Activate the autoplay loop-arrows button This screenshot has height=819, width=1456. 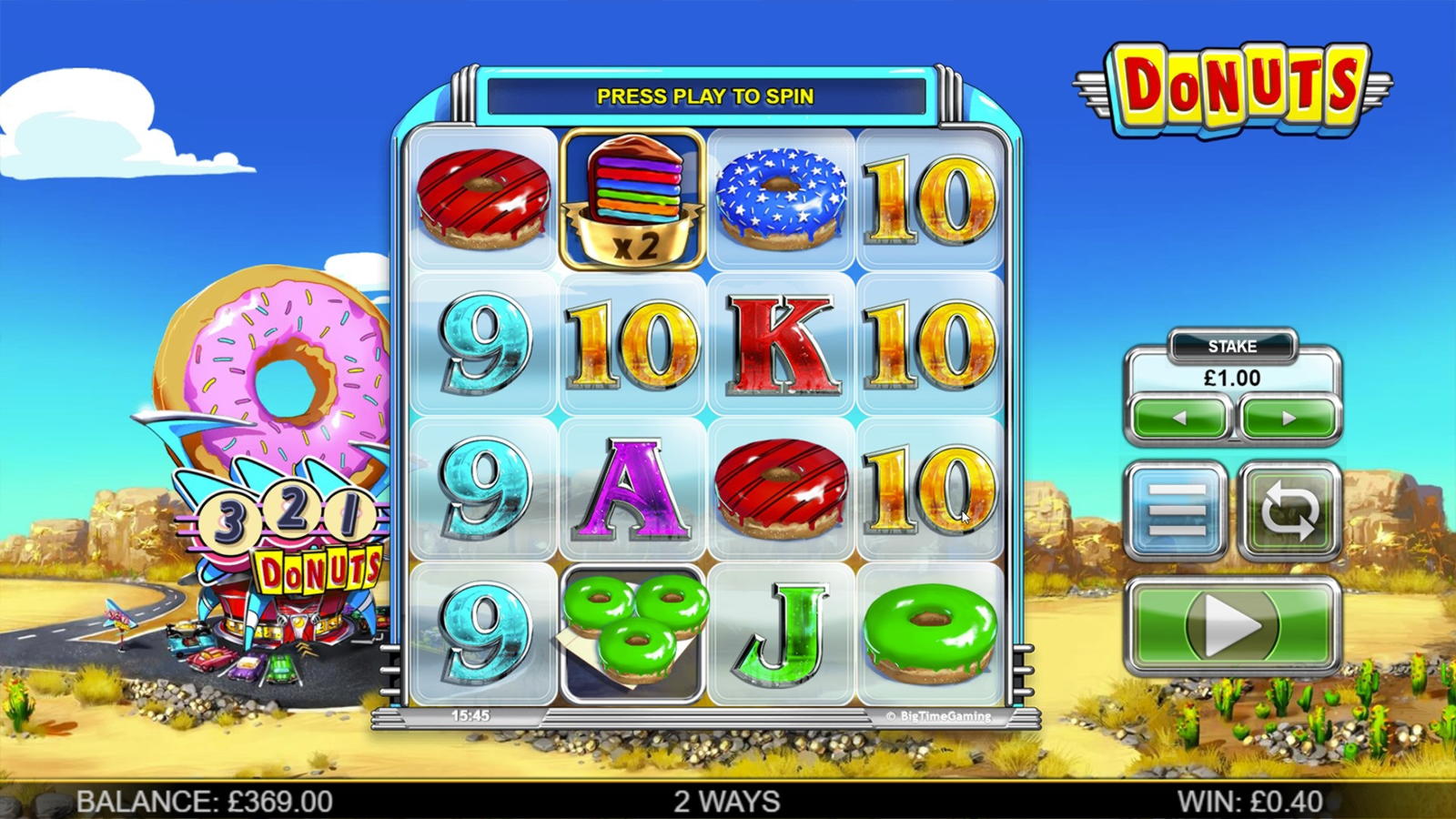(1289, 511)
